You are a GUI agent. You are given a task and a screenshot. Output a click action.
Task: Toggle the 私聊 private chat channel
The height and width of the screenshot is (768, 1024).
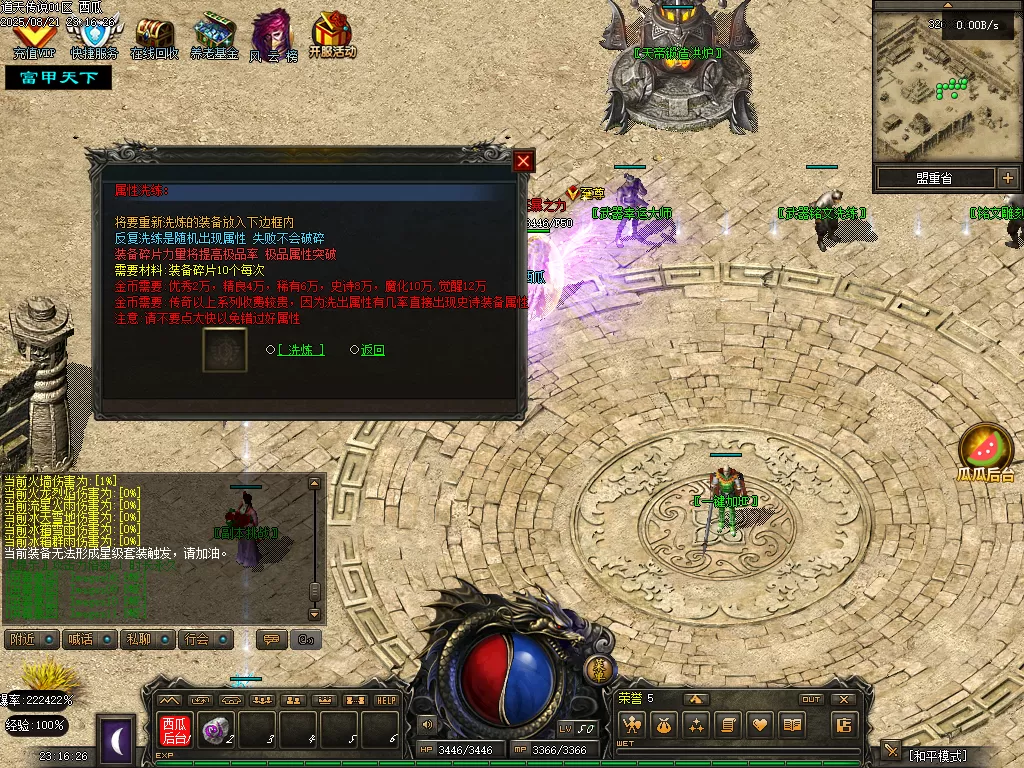147,639
